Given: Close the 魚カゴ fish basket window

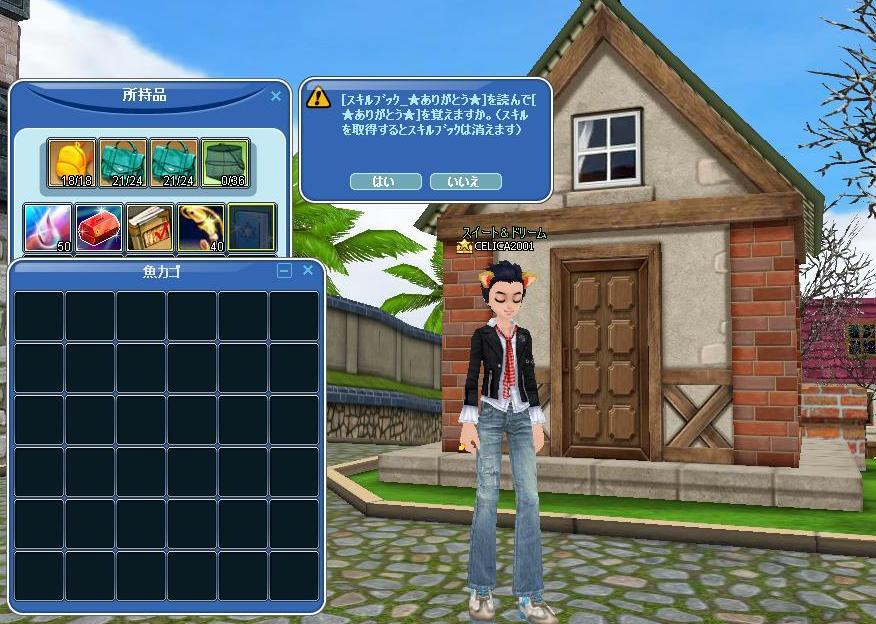Looking at the screenshot, I should click(308, 270).
